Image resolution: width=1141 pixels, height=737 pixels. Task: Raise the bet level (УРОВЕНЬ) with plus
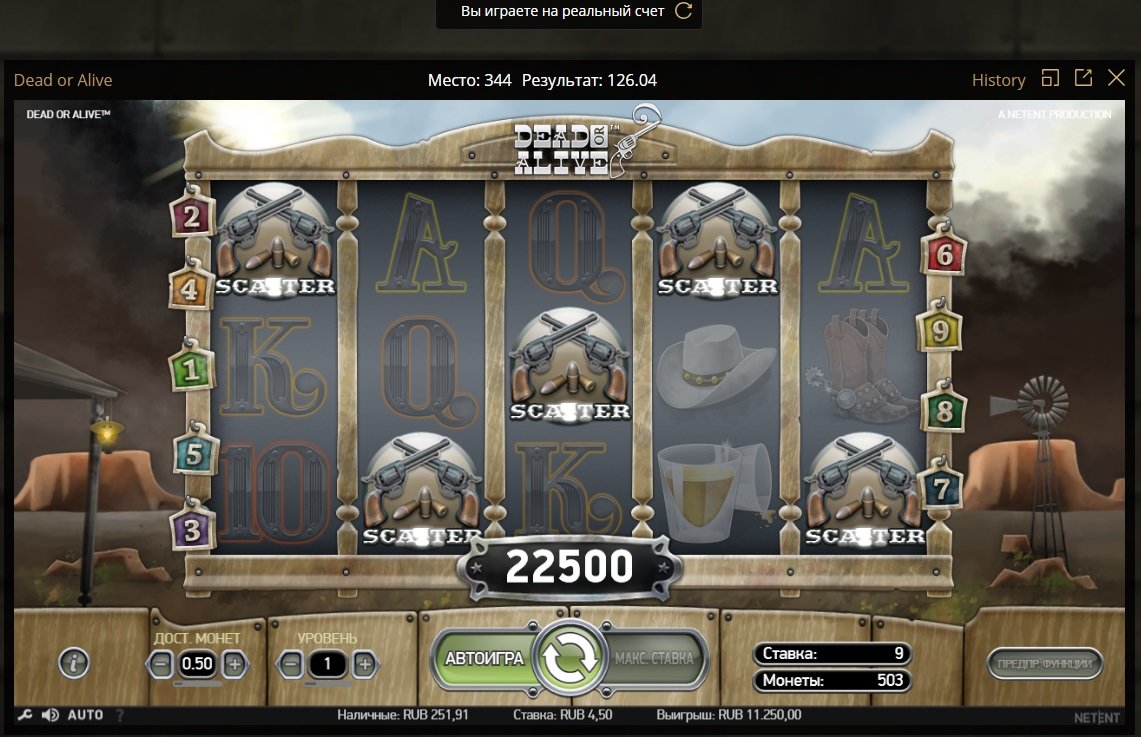click(x=365, y=663)
